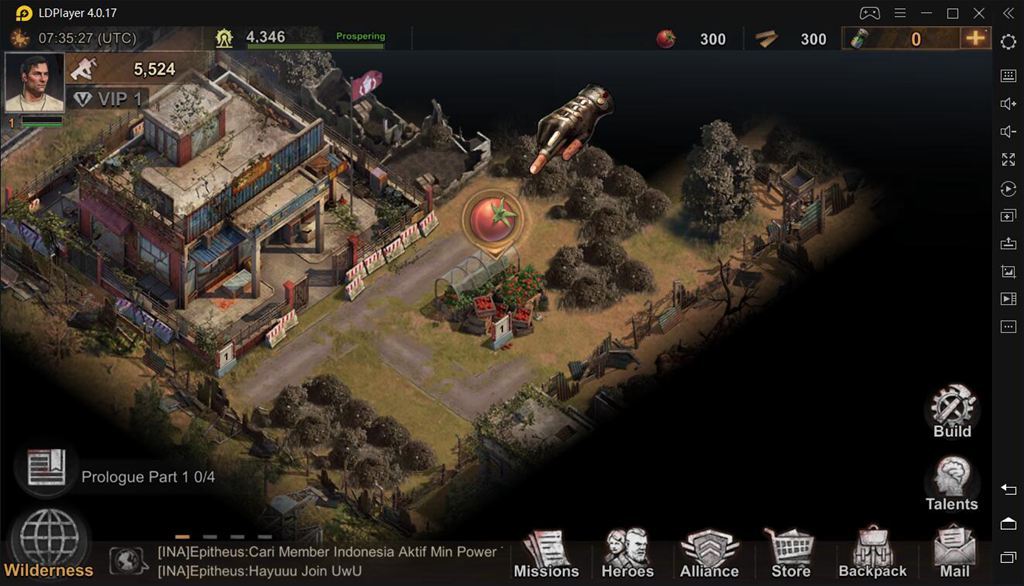1024x586 pixels.
Task: Open the LDPlayer settings gear
Action: pos(1008,41)
